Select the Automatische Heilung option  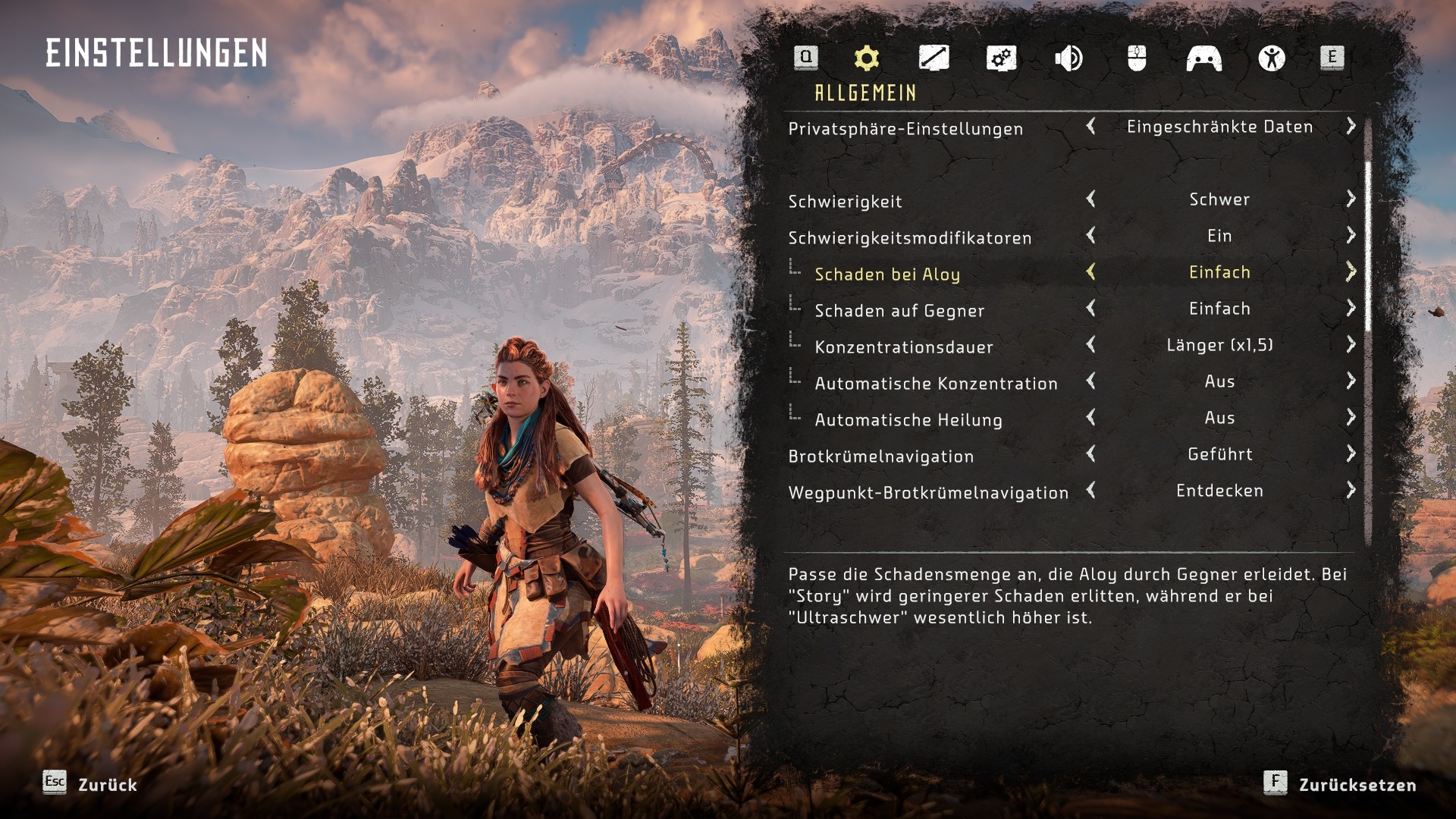pos(908,420)
